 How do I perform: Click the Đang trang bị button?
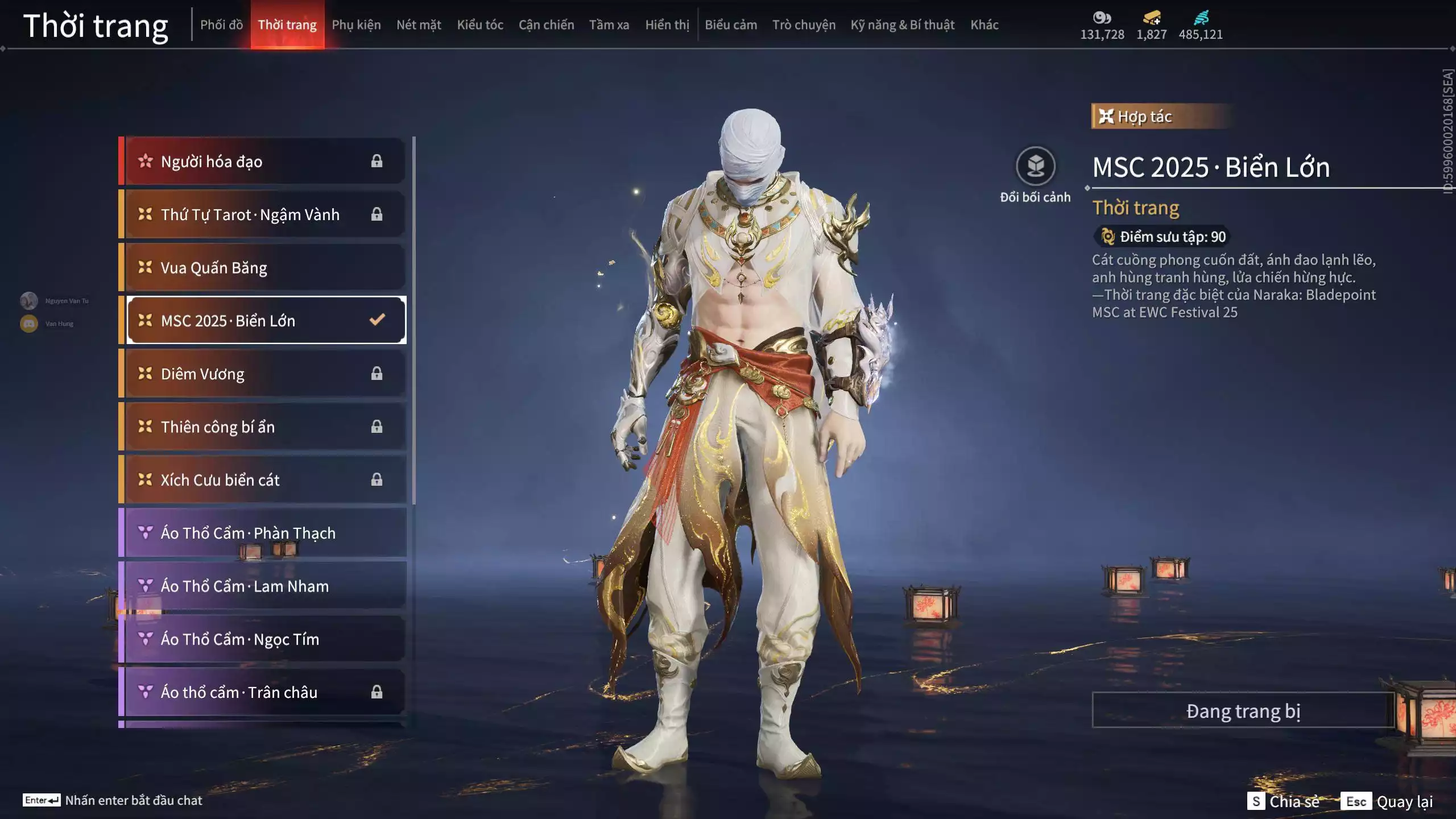(x=1243, y=710)
